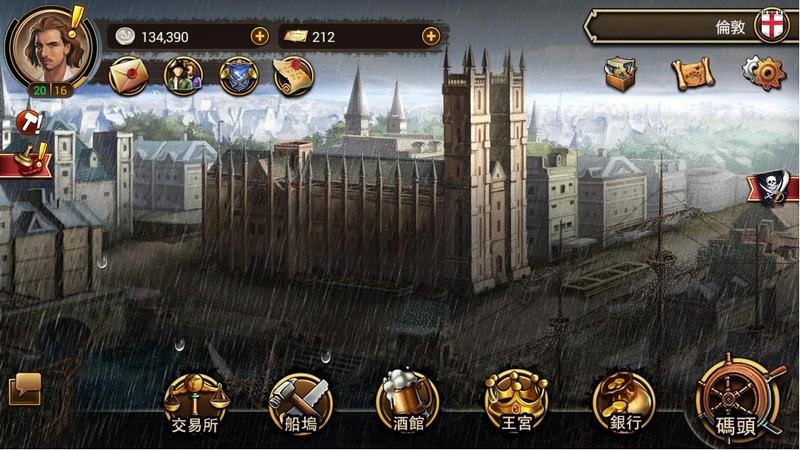The image size is (800, 450).
Task: Open the 交易所 trading exchange
Action: click(195, 401)
